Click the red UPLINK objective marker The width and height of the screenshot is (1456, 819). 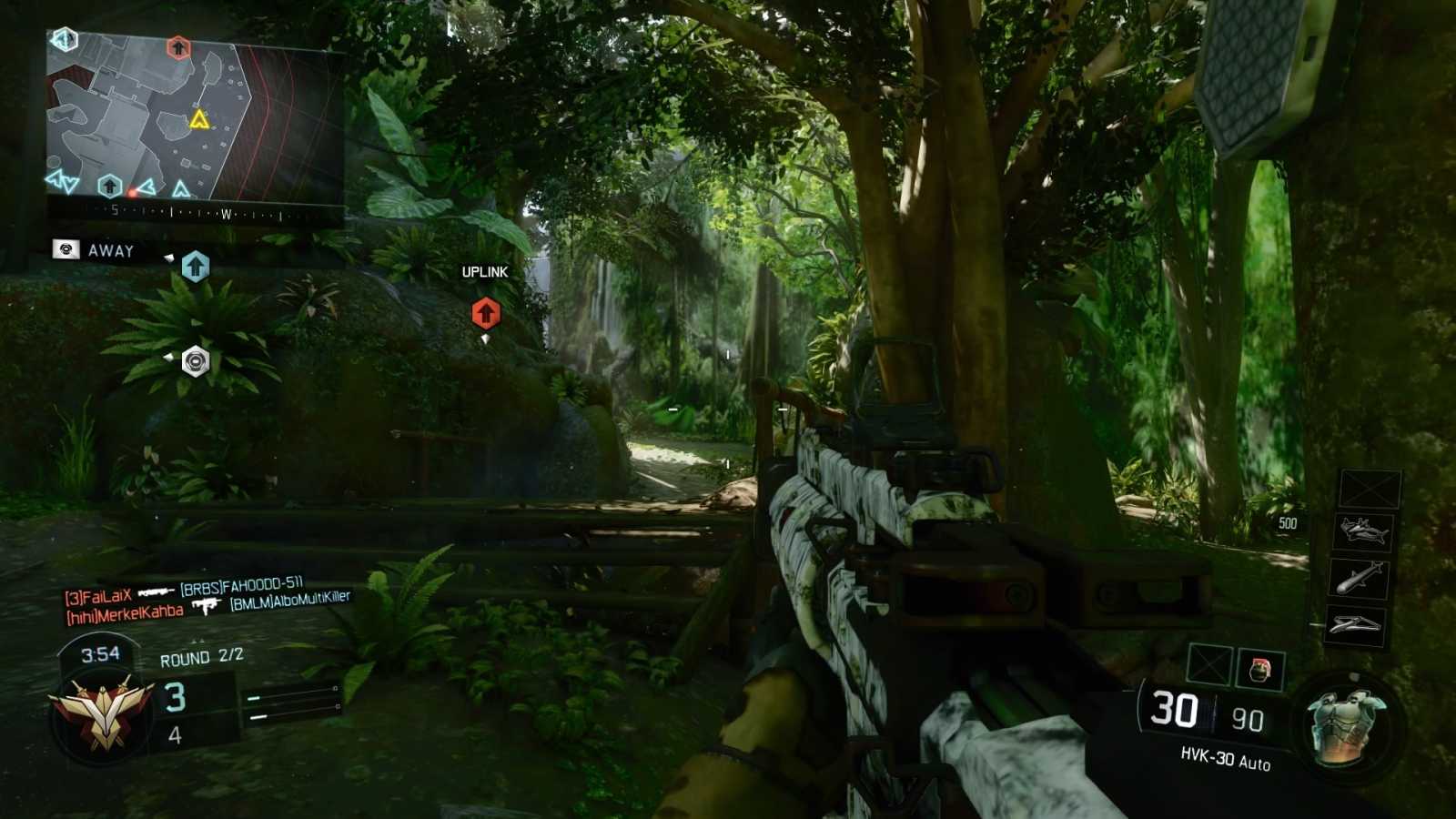pos(485,312)
